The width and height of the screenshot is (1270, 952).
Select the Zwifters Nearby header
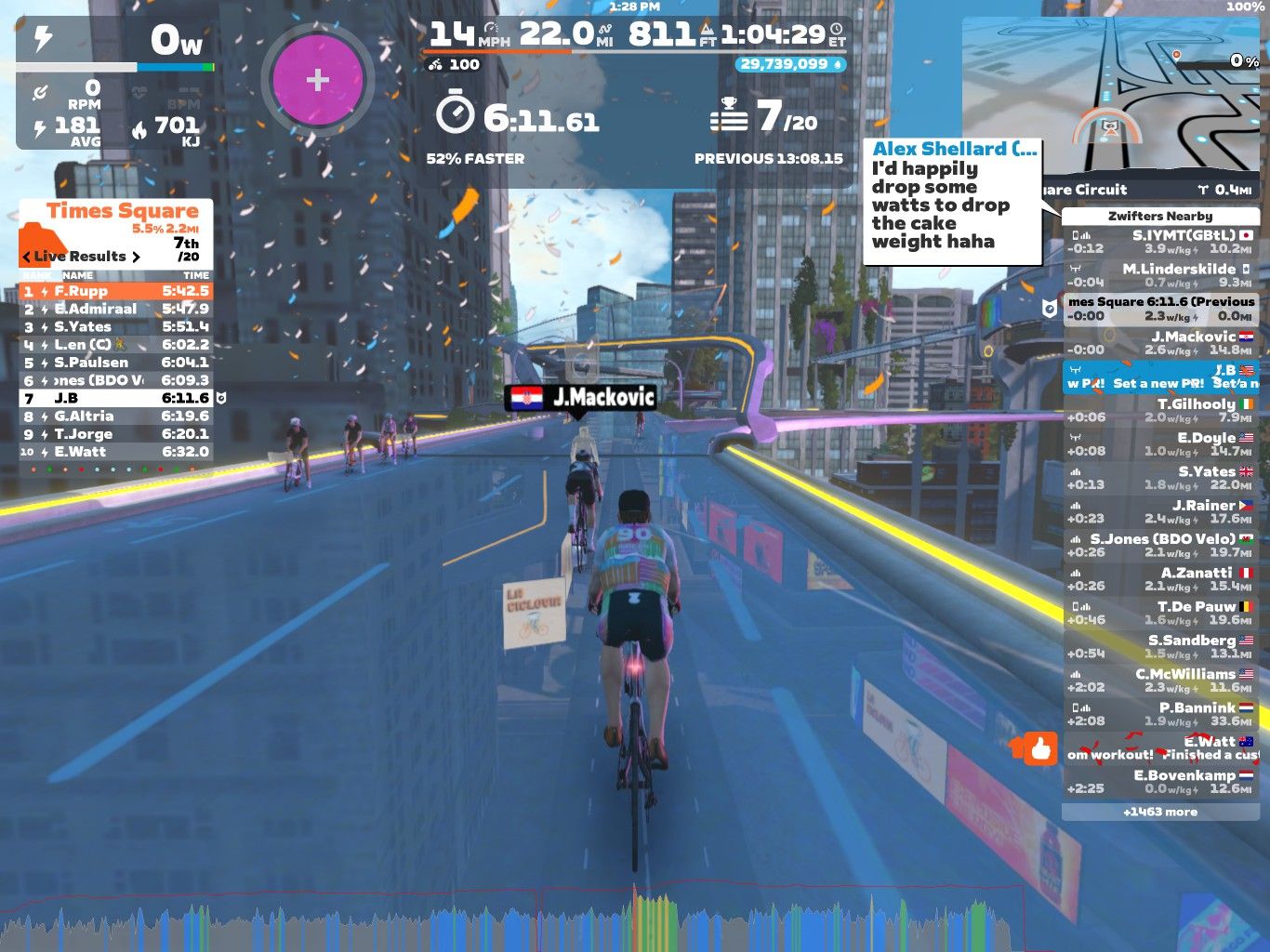click(x=1158, y=215)
